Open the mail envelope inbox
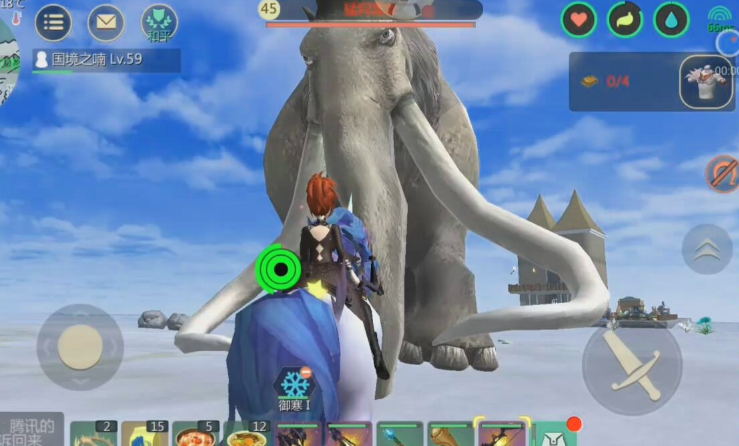Screen dimensions: 739x446 (x=106, y=21)
